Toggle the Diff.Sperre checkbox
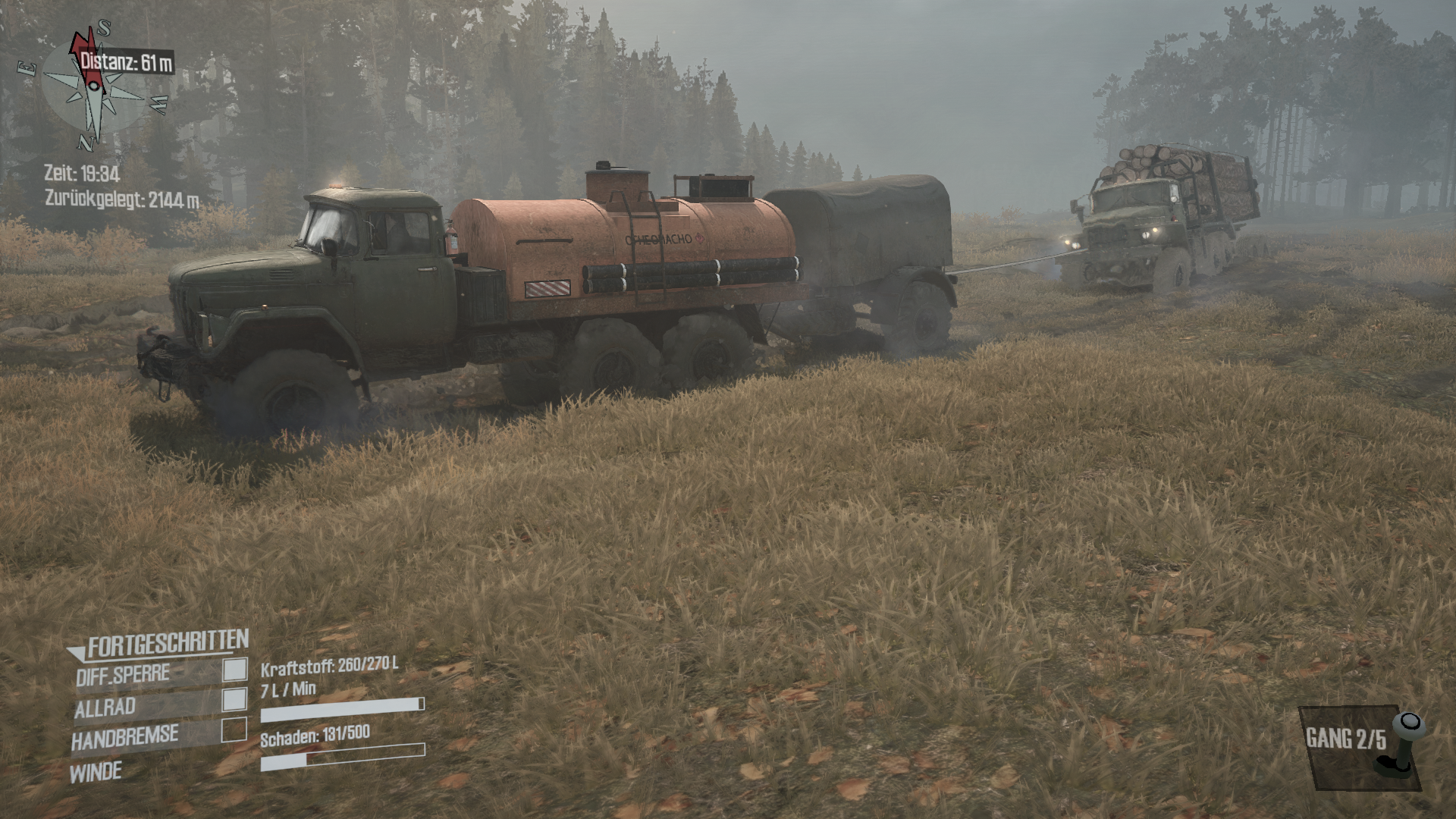The image size is (1456, 819). pyautogui.click(x=235, y=669)
